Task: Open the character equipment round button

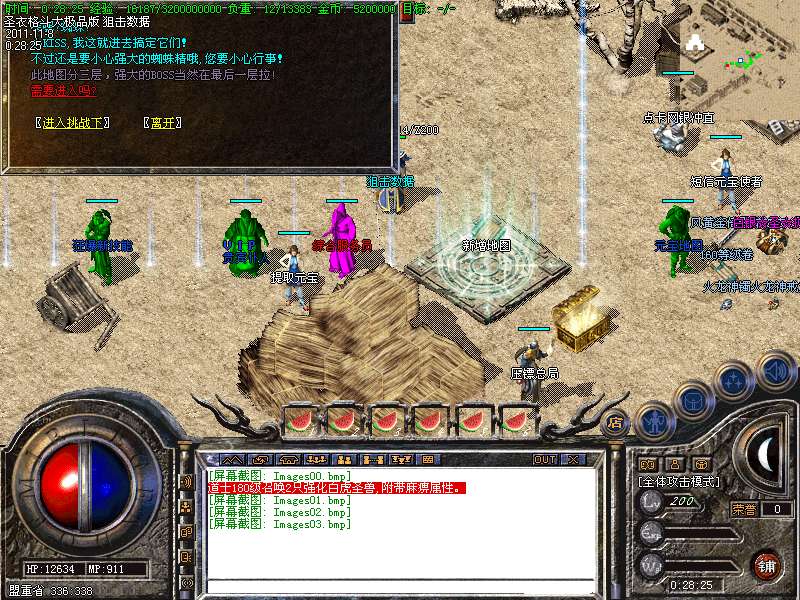Action: pos(655,421)
